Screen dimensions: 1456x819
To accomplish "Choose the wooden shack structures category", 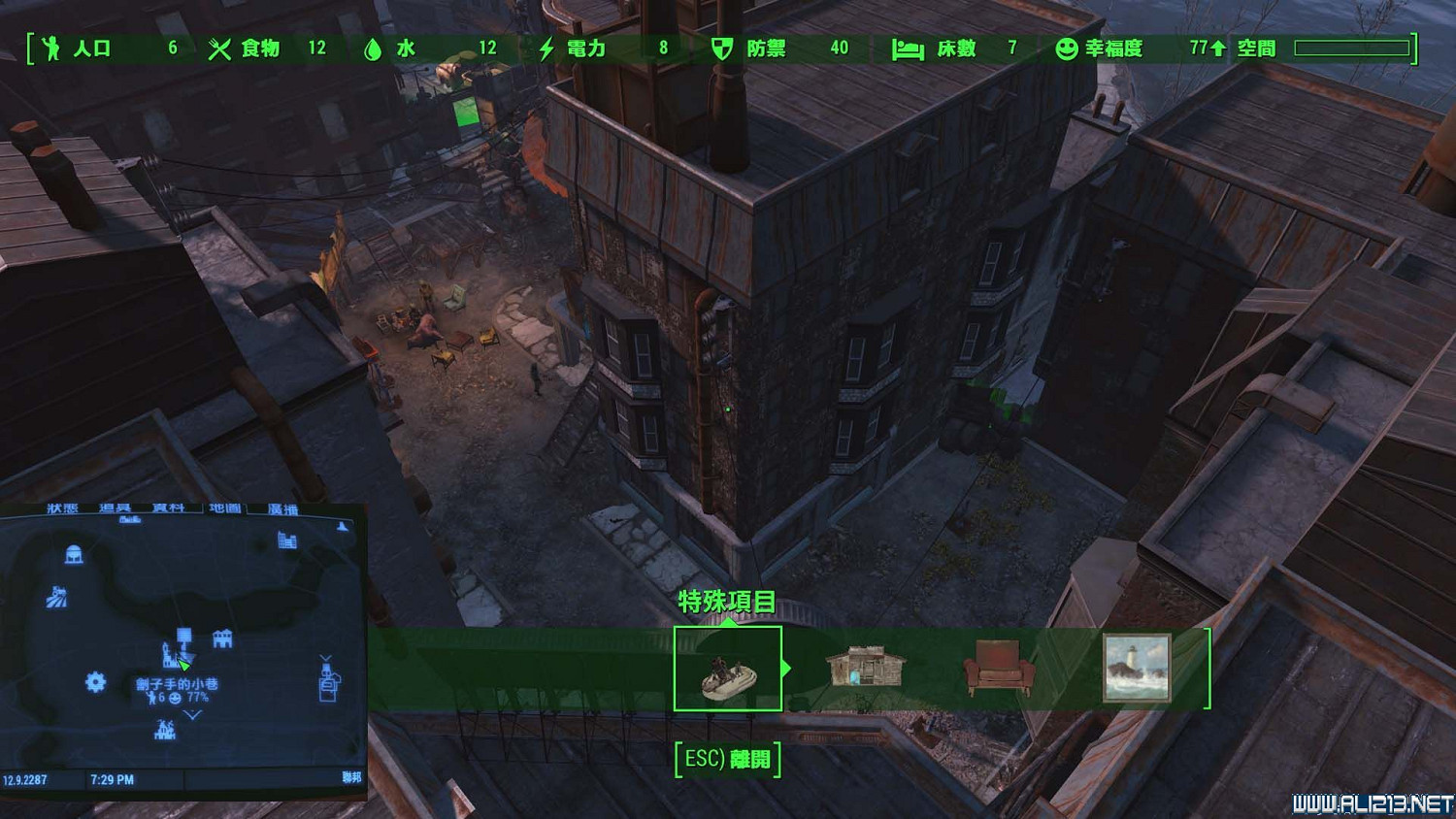I will pyautogui.click(x=865, y=668).
